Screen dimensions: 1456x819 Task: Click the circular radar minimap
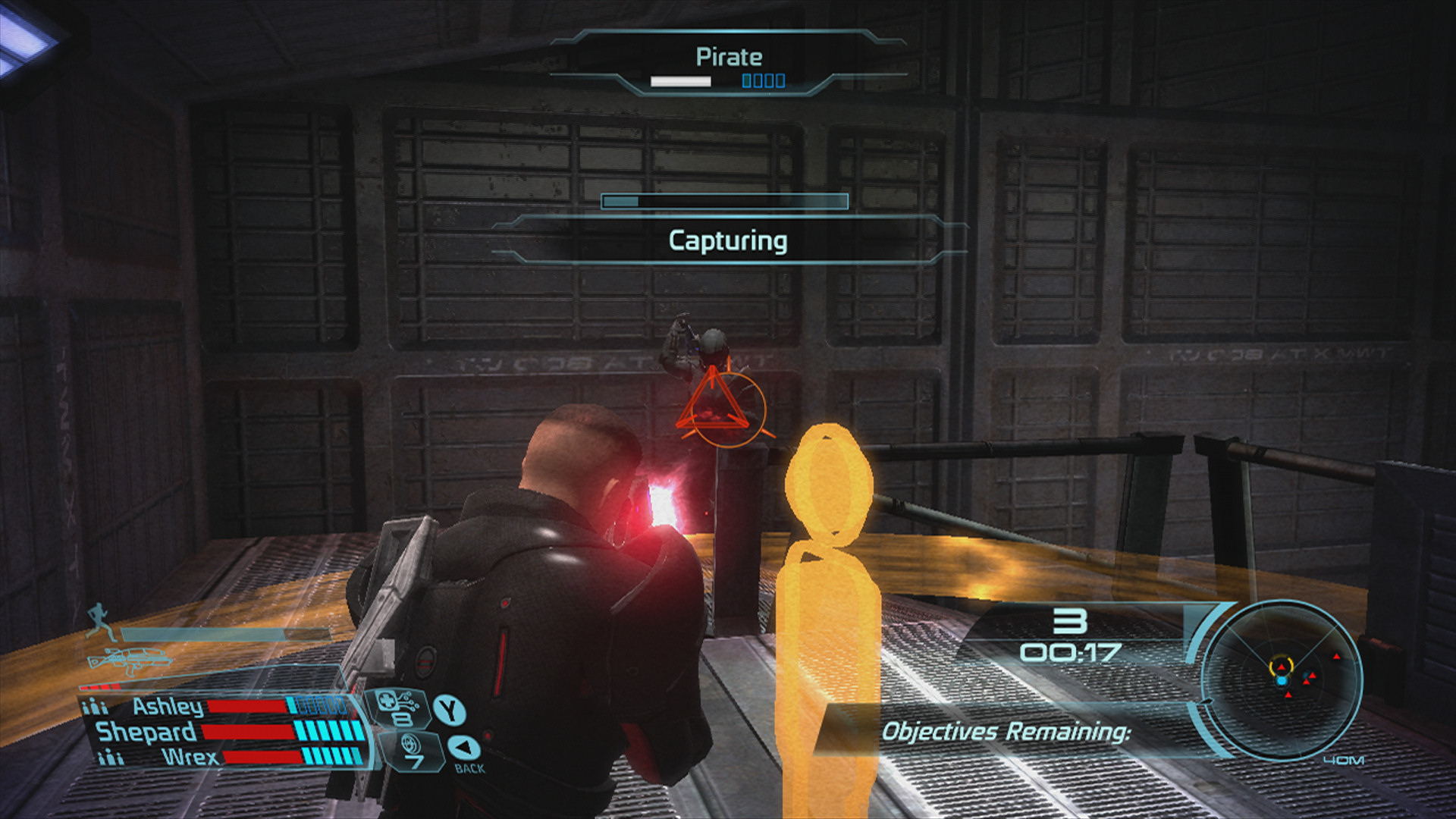(1282, 679)
